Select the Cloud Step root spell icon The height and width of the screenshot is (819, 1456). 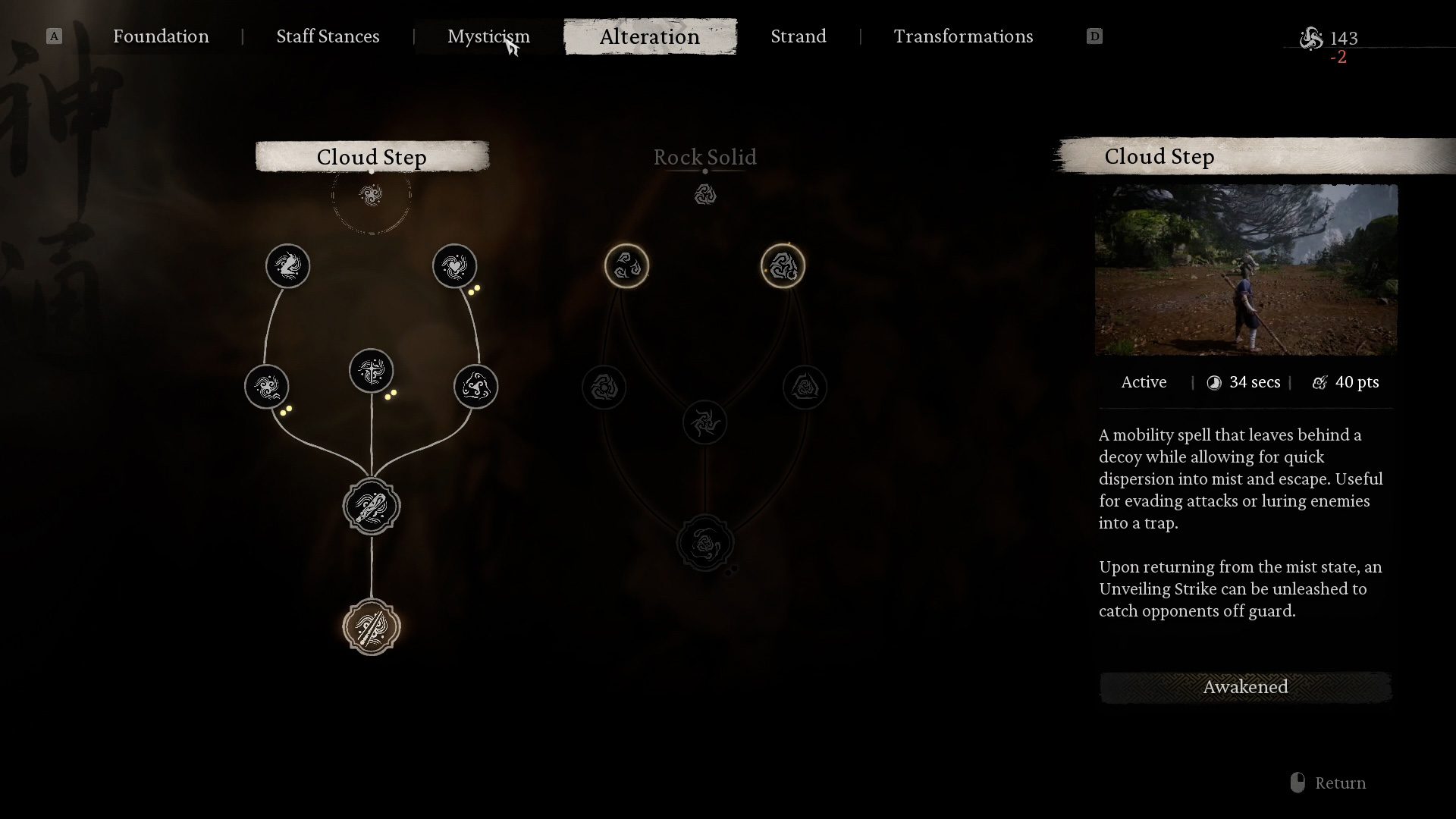[372, 196]
